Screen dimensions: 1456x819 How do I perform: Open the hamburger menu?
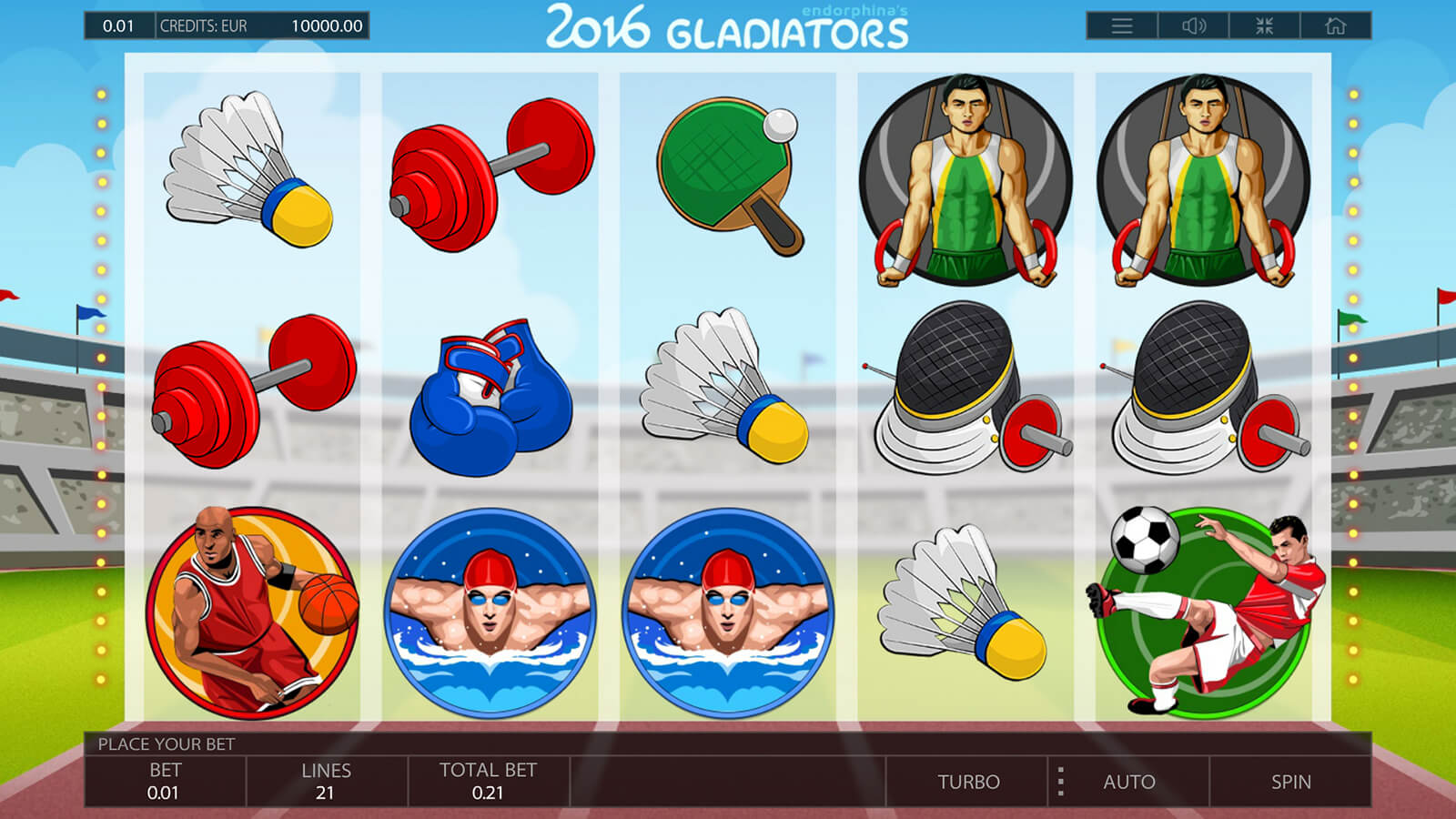1122,26
